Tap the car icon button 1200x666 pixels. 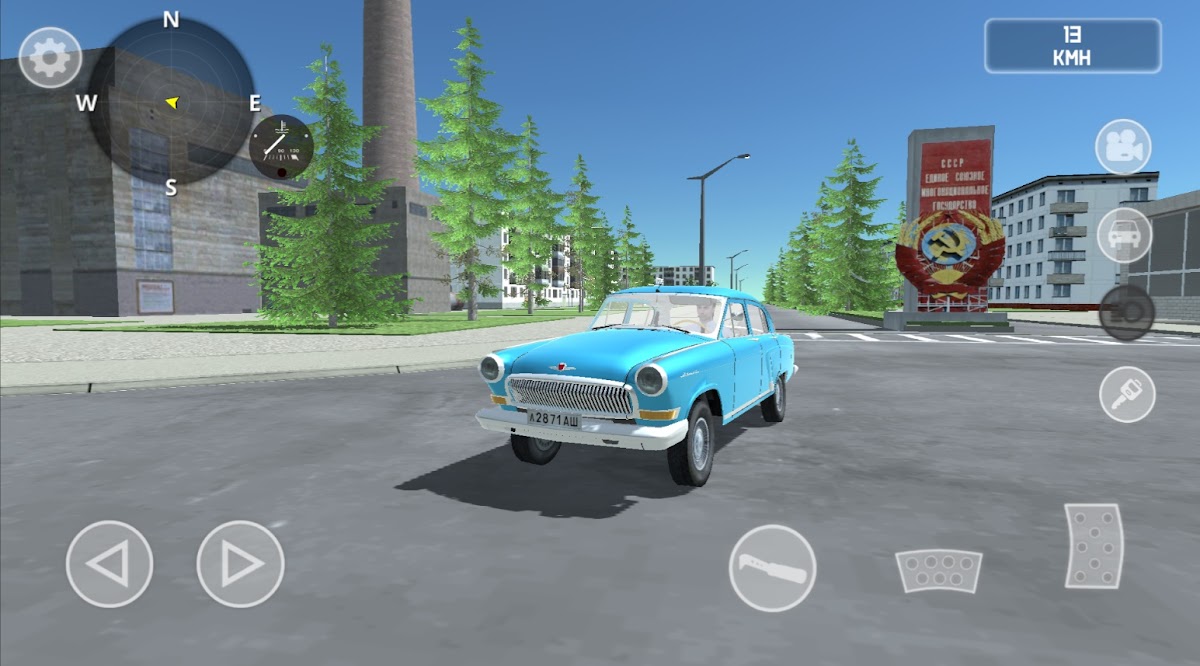[x=1124, y=235]
